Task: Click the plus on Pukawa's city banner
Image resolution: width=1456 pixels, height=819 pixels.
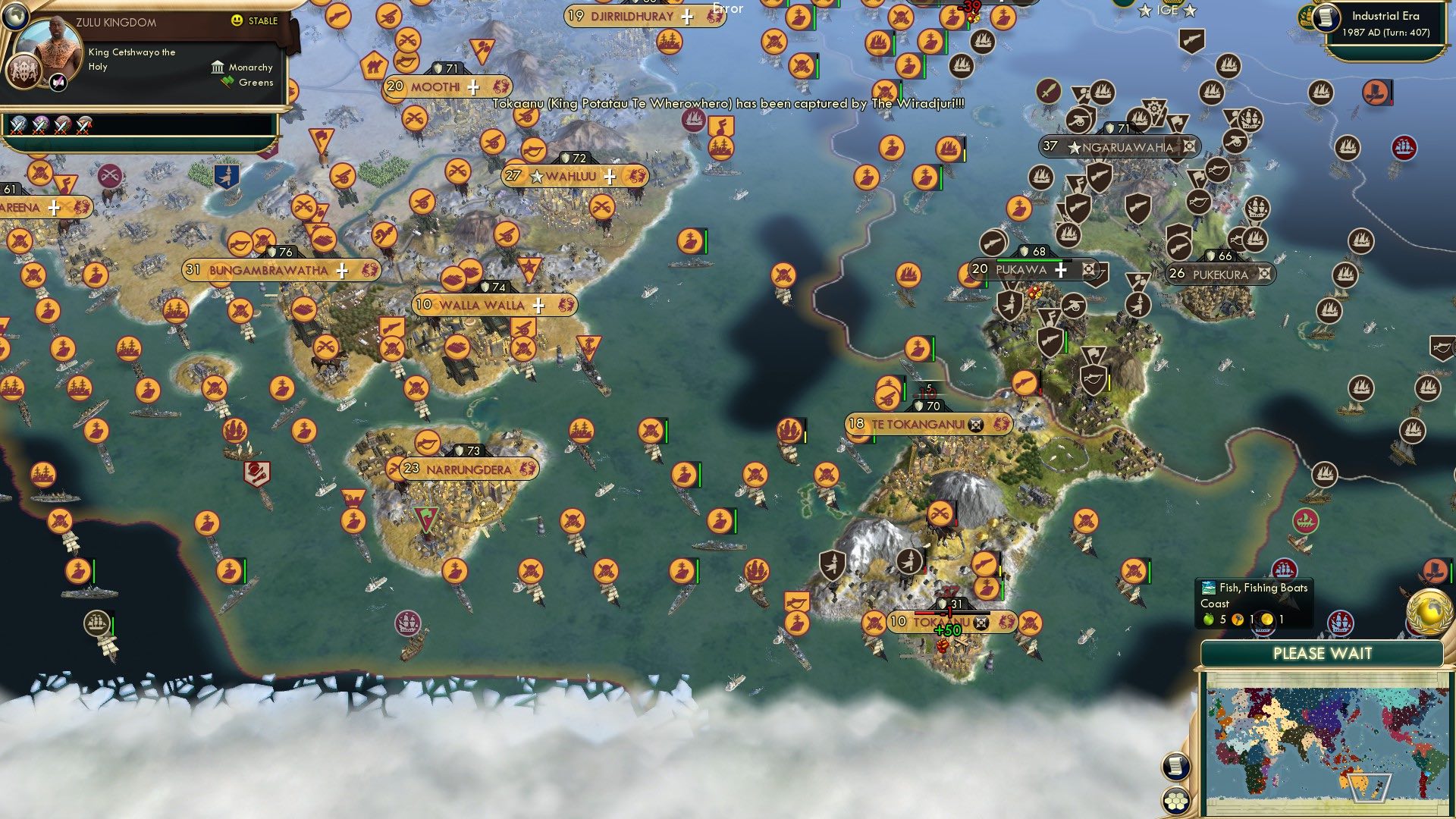Action: [x=1061, y=269]
